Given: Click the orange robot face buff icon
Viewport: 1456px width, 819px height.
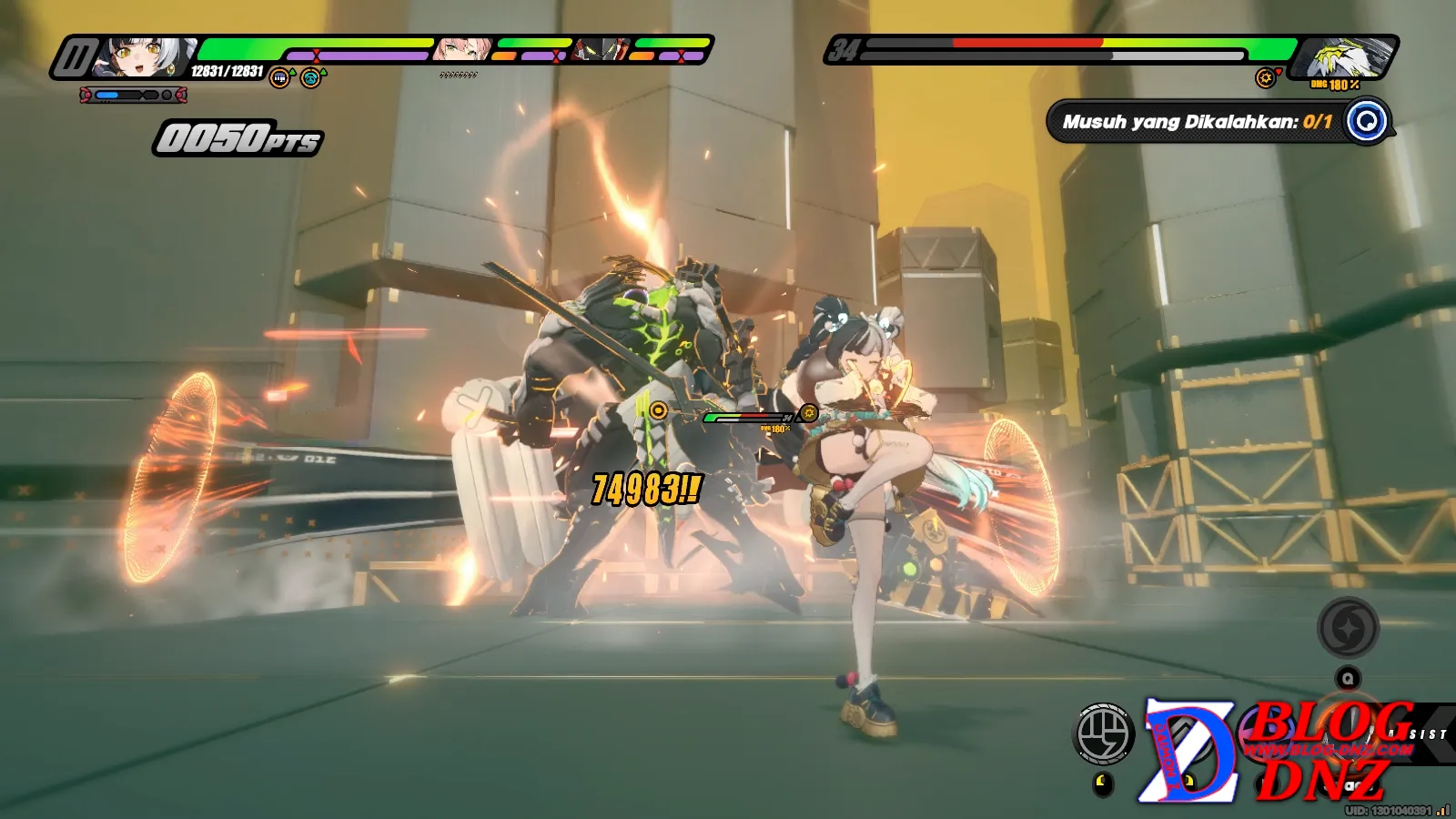Looking at the screenshot, I should [x=280, y=78].
